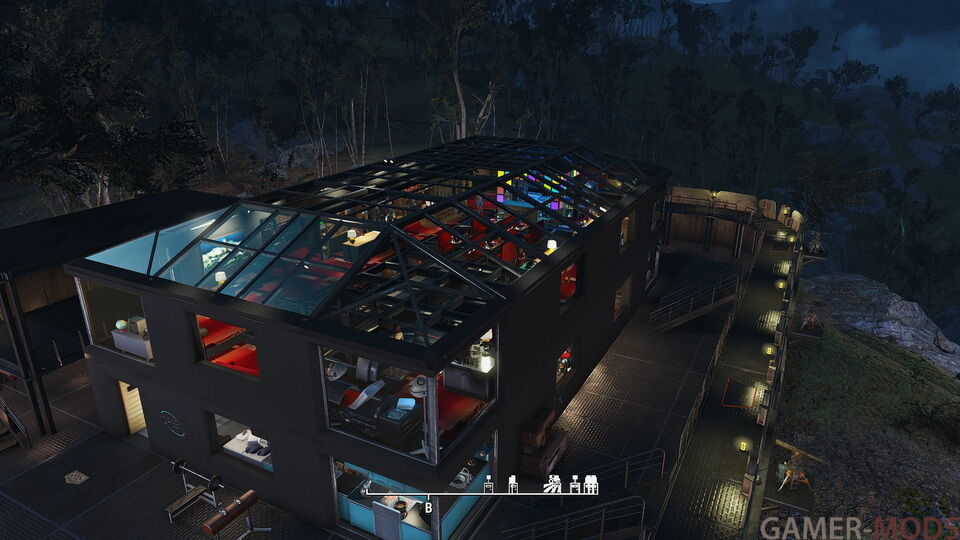Open the GAMER-MODS watermark link
Image resolution: width=960 pixels, height=540 pixels.
pos(858,527)
